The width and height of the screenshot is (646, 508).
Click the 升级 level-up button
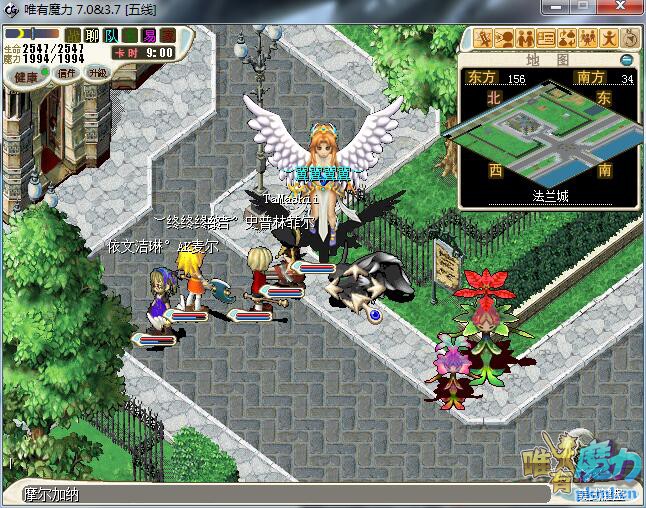(97, 73)
